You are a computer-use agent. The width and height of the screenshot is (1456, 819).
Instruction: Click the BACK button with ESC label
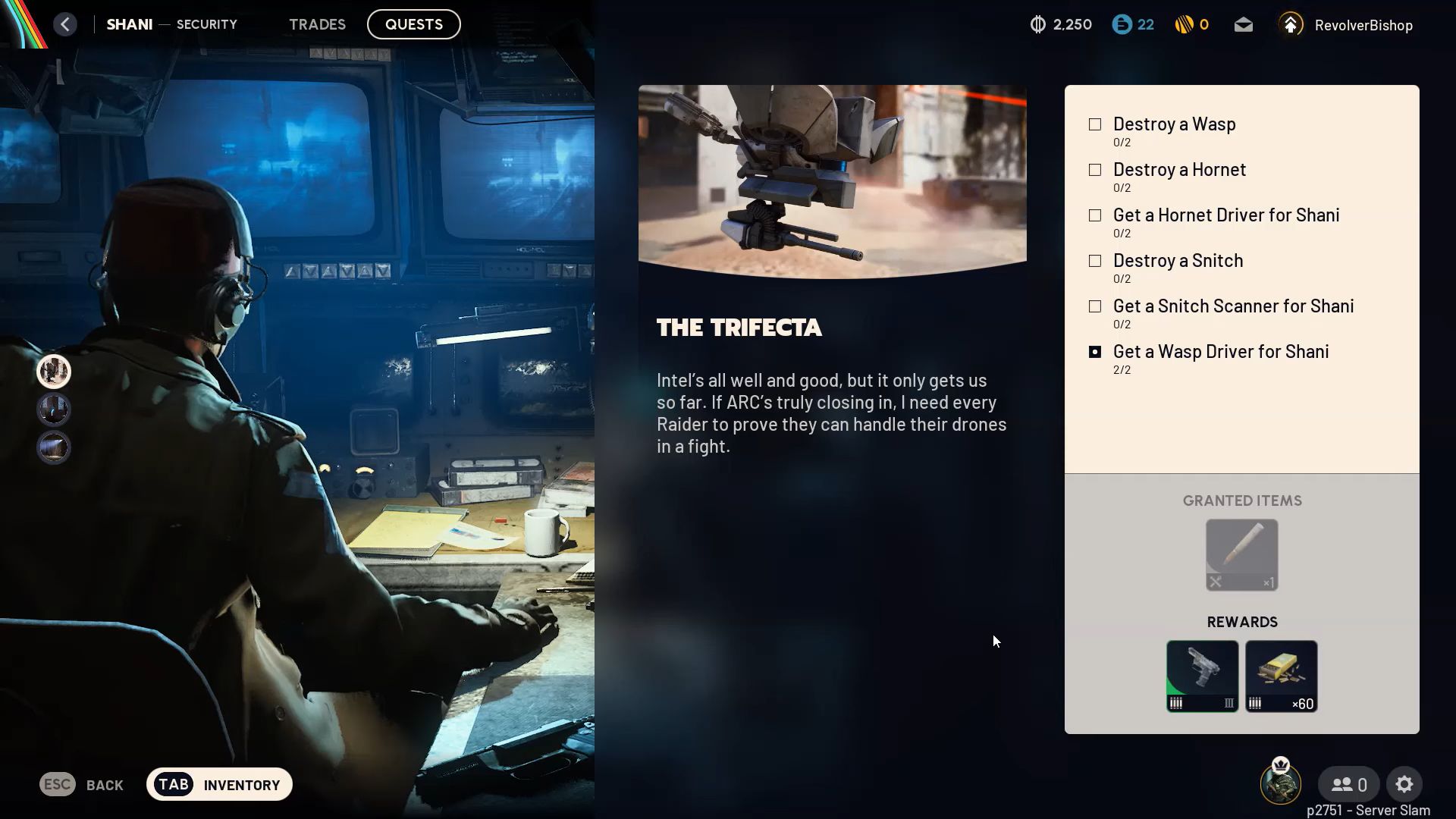[x=81, y=784]
